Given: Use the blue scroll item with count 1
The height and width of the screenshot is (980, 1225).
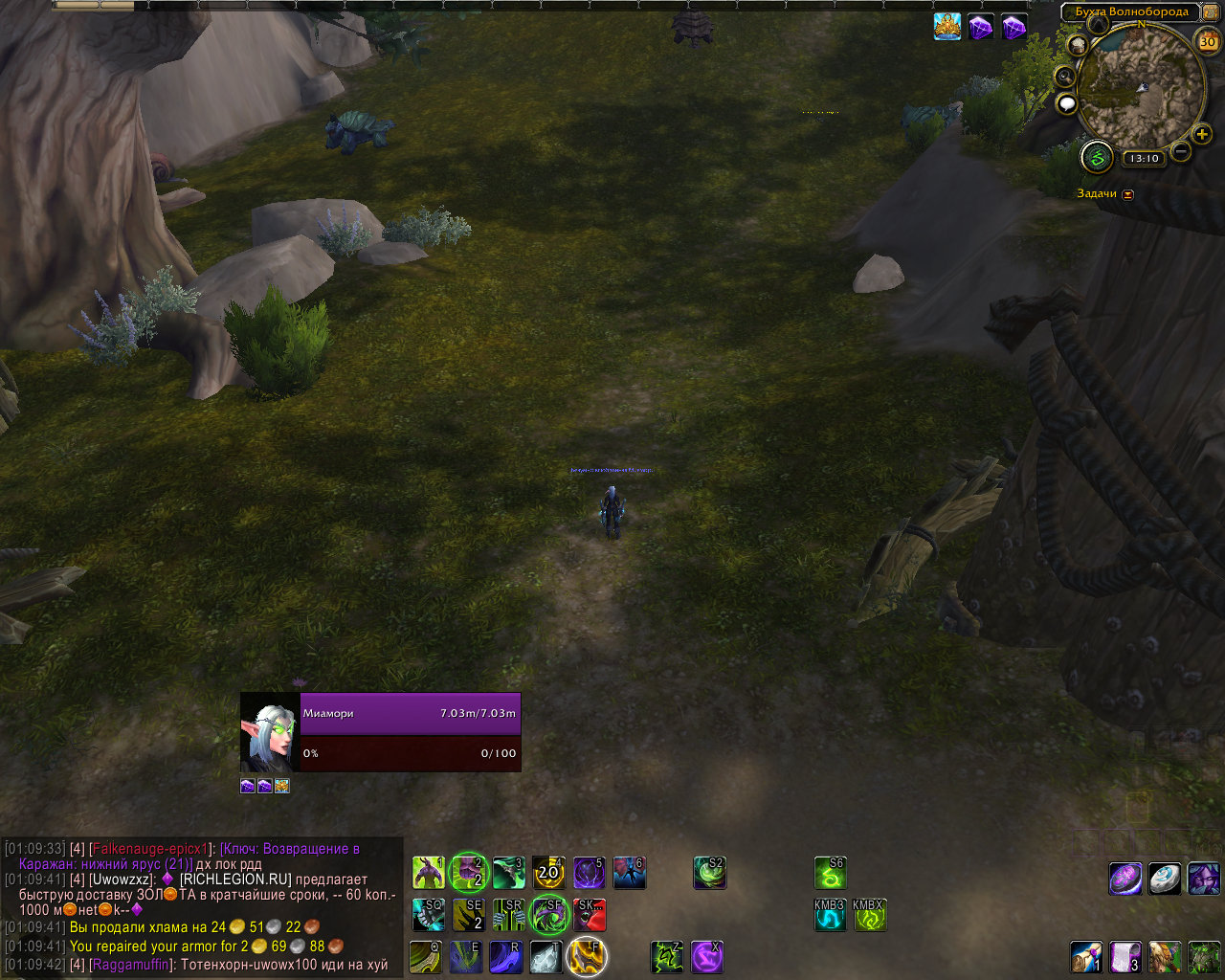Looking at the screenshot, I should (1085, 956).
